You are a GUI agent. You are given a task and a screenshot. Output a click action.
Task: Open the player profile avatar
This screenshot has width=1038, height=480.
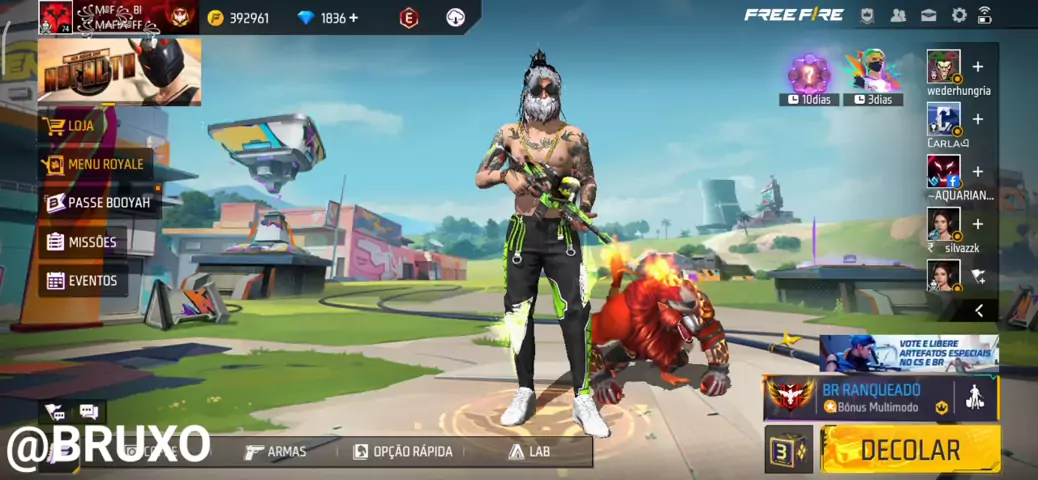(54, 17)
